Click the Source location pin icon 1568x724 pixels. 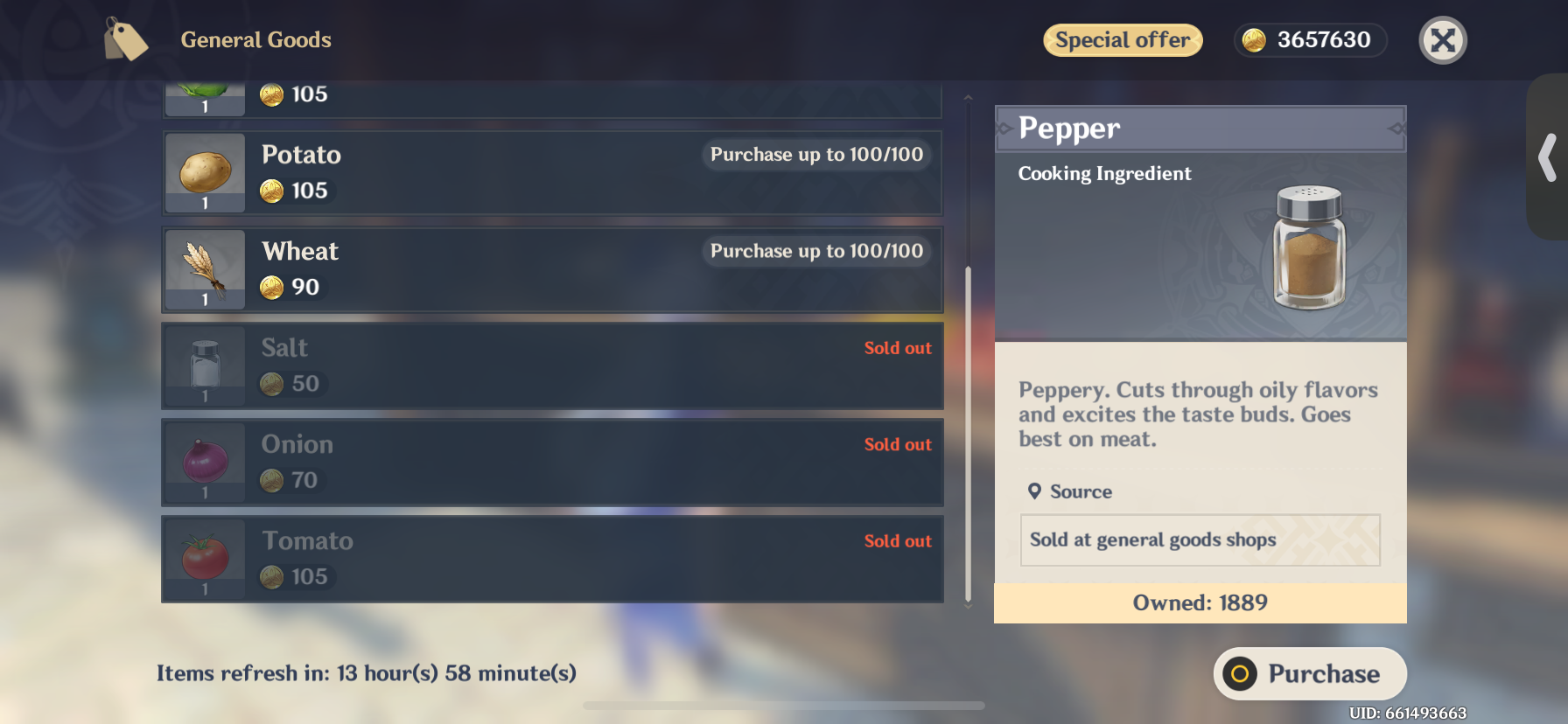tap(1034, 491)
